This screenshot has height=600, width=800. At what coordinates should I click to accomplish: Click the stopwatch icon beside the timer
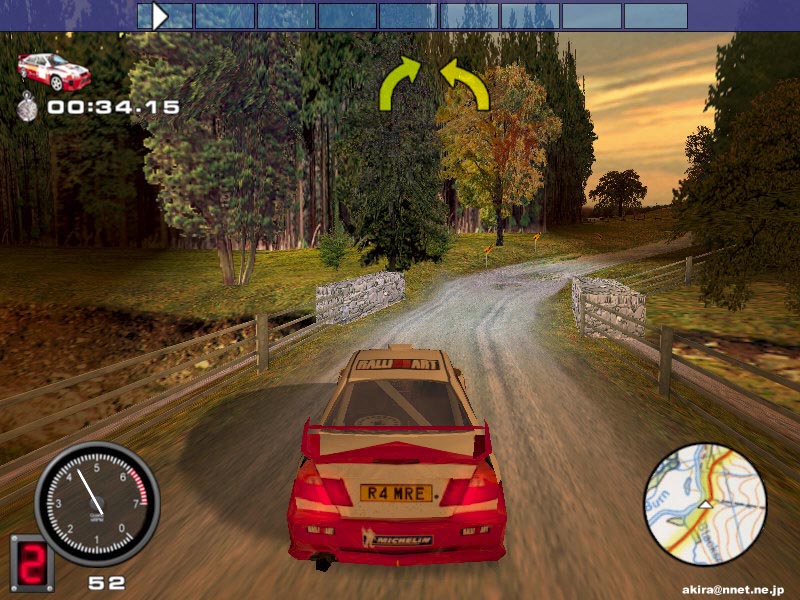(x=28, y=106)
